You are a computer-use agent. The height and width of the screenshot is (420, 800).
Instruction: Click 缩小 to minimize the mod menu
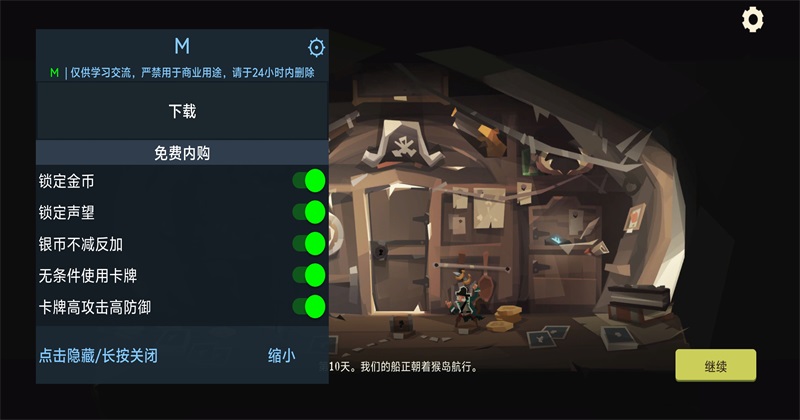281,355
